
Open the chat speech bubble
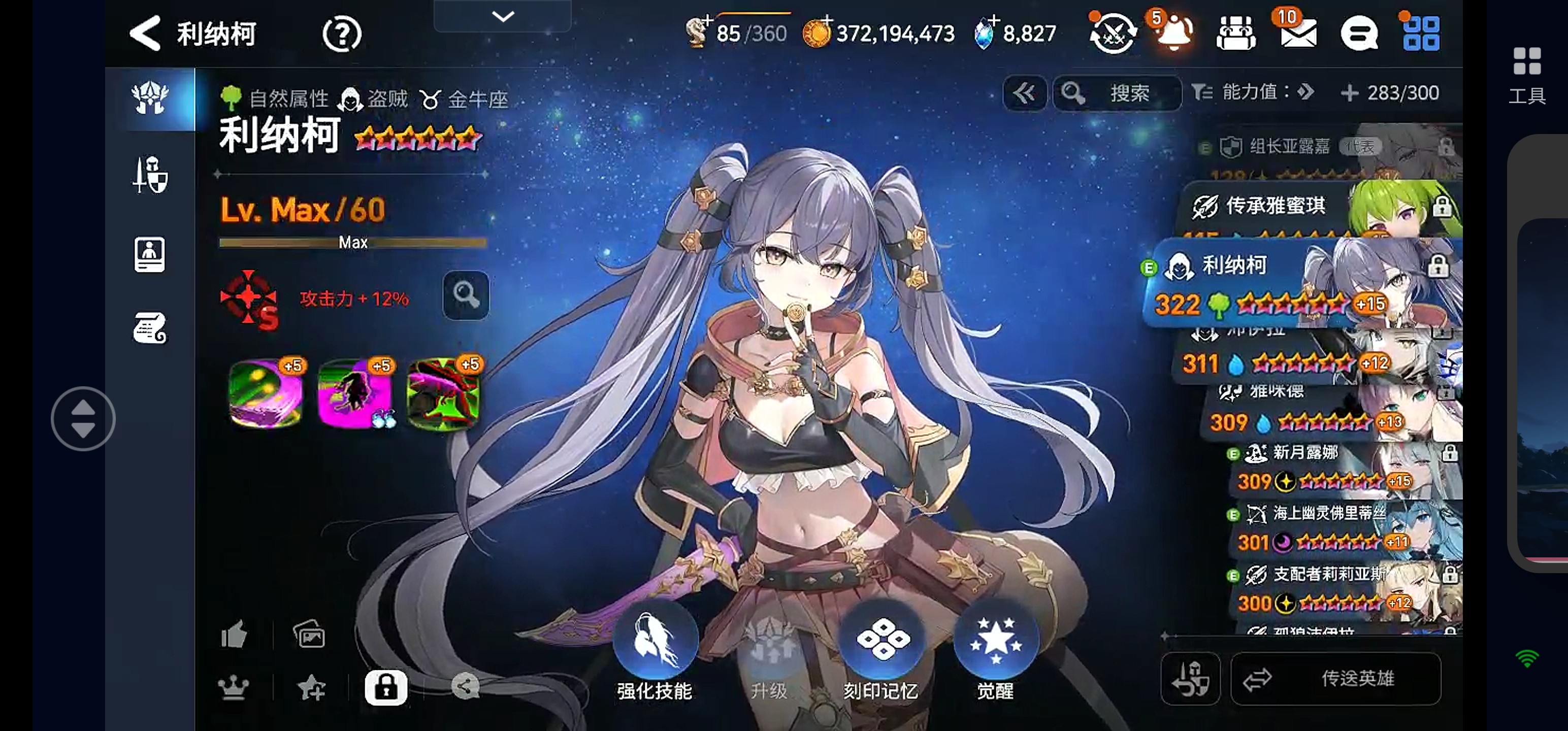(1359, 34)
